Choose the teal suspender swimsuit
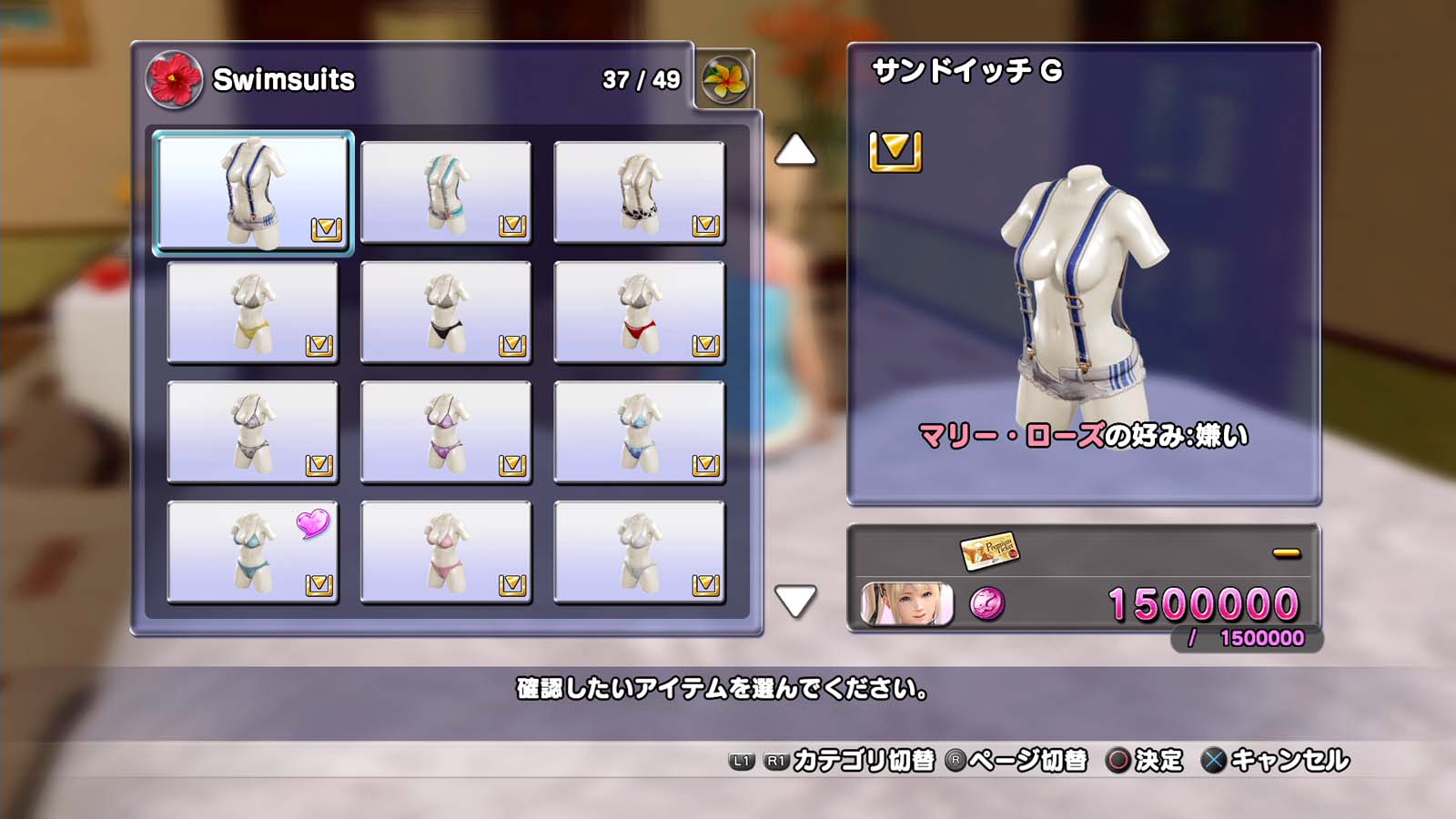 click(446, 192)
